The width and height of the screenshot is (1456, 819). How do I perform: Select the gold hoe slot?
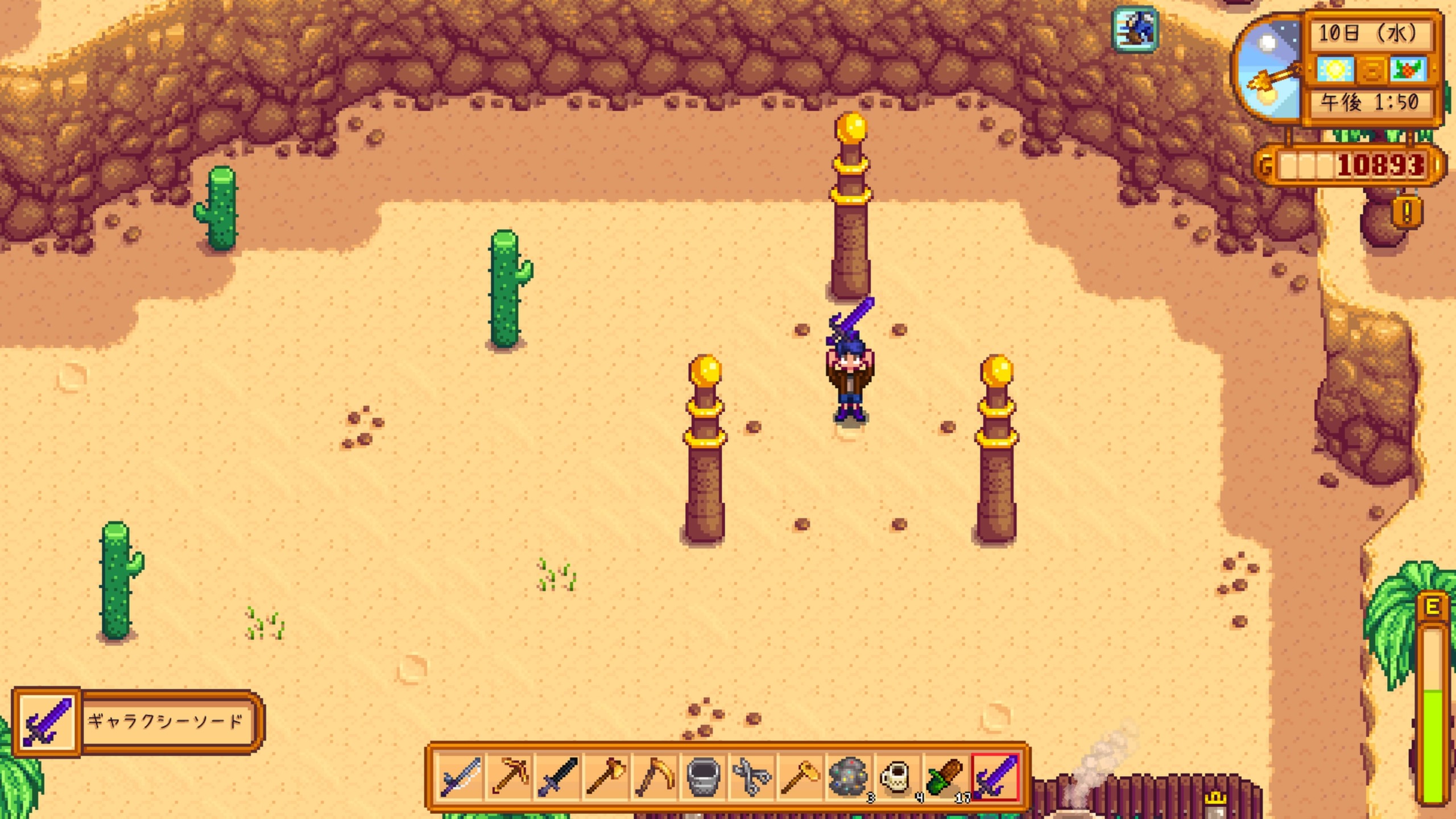coord(800,777)
